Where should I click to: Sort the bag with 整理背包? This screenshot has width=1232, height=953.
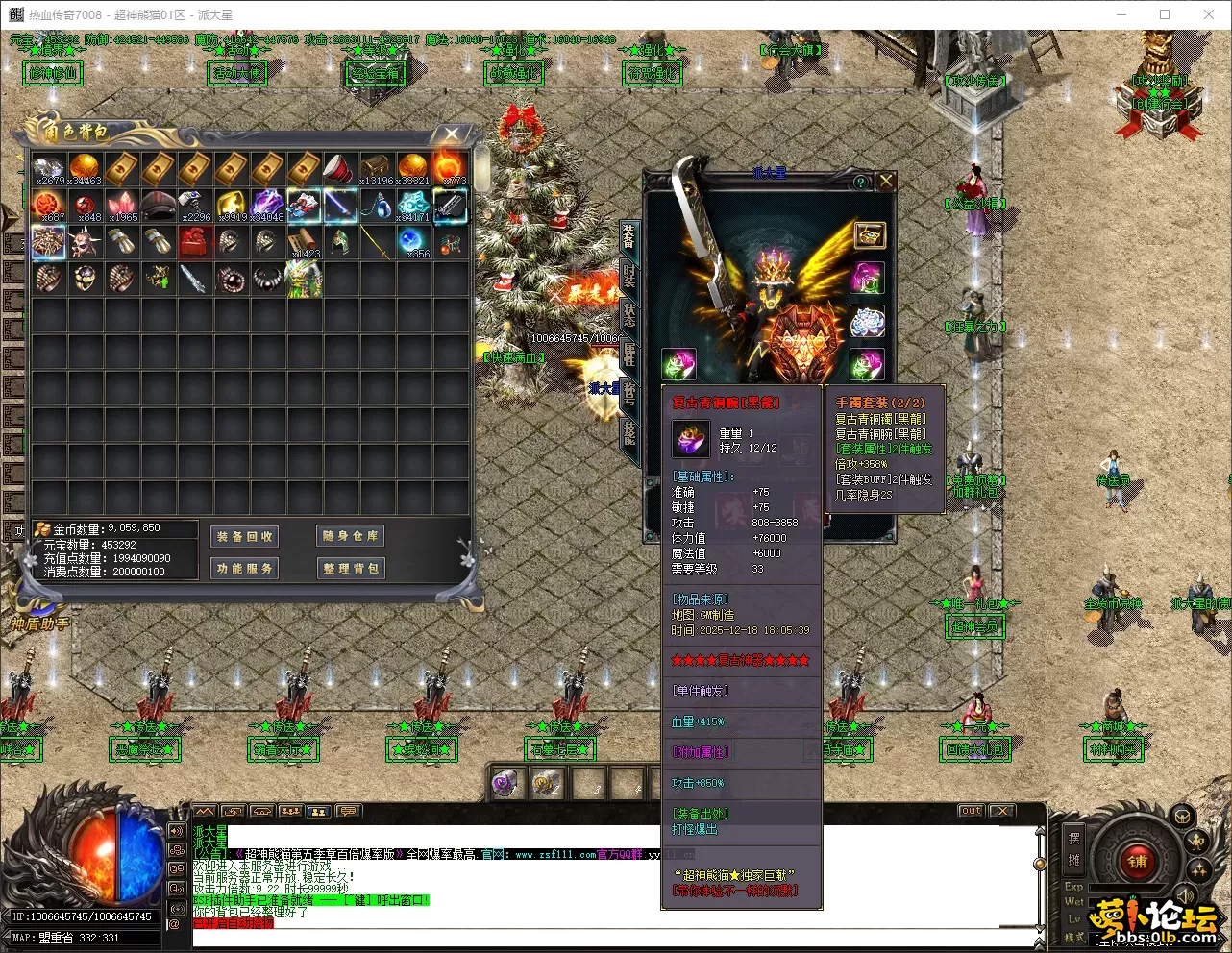(x=351, y=569)
